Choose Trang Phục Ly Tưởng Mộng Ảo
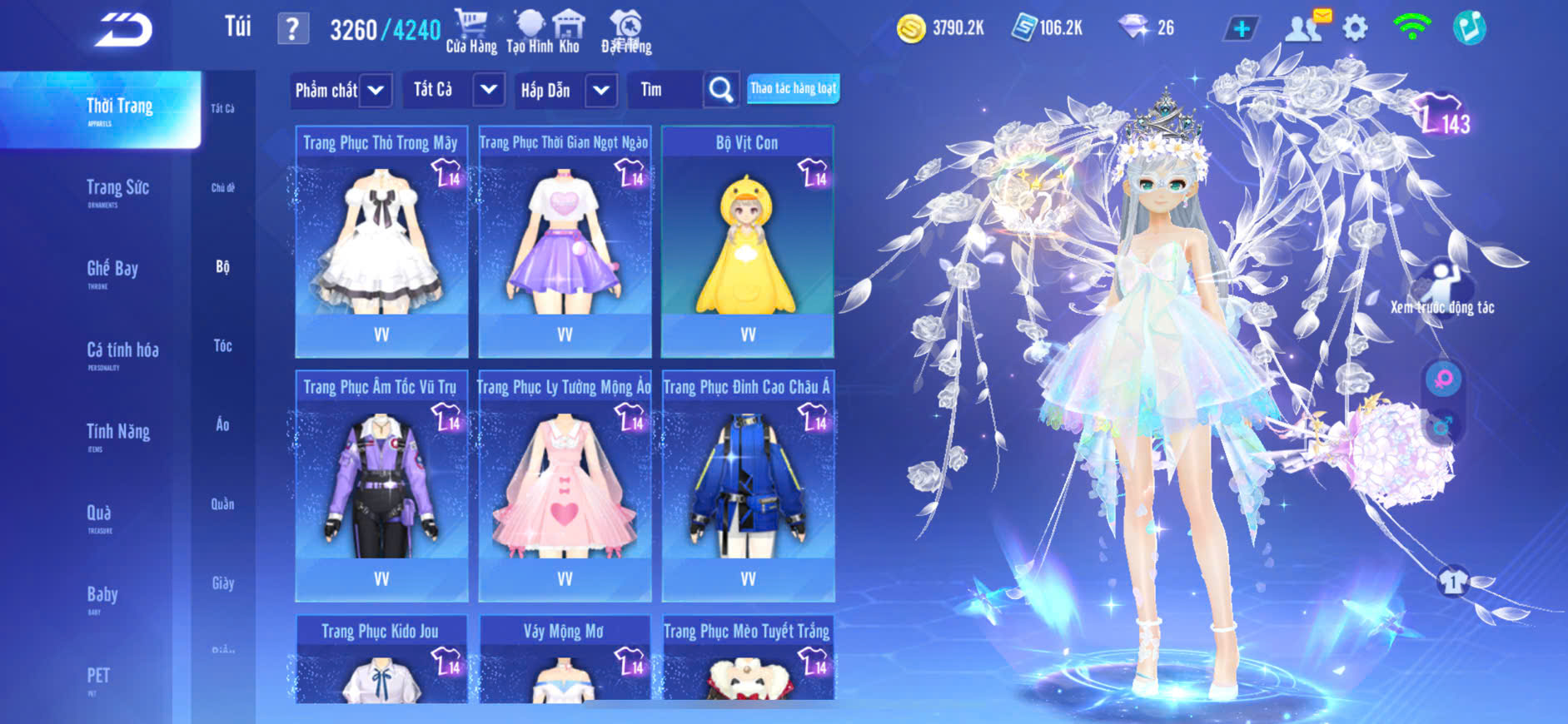 point(565,485)
